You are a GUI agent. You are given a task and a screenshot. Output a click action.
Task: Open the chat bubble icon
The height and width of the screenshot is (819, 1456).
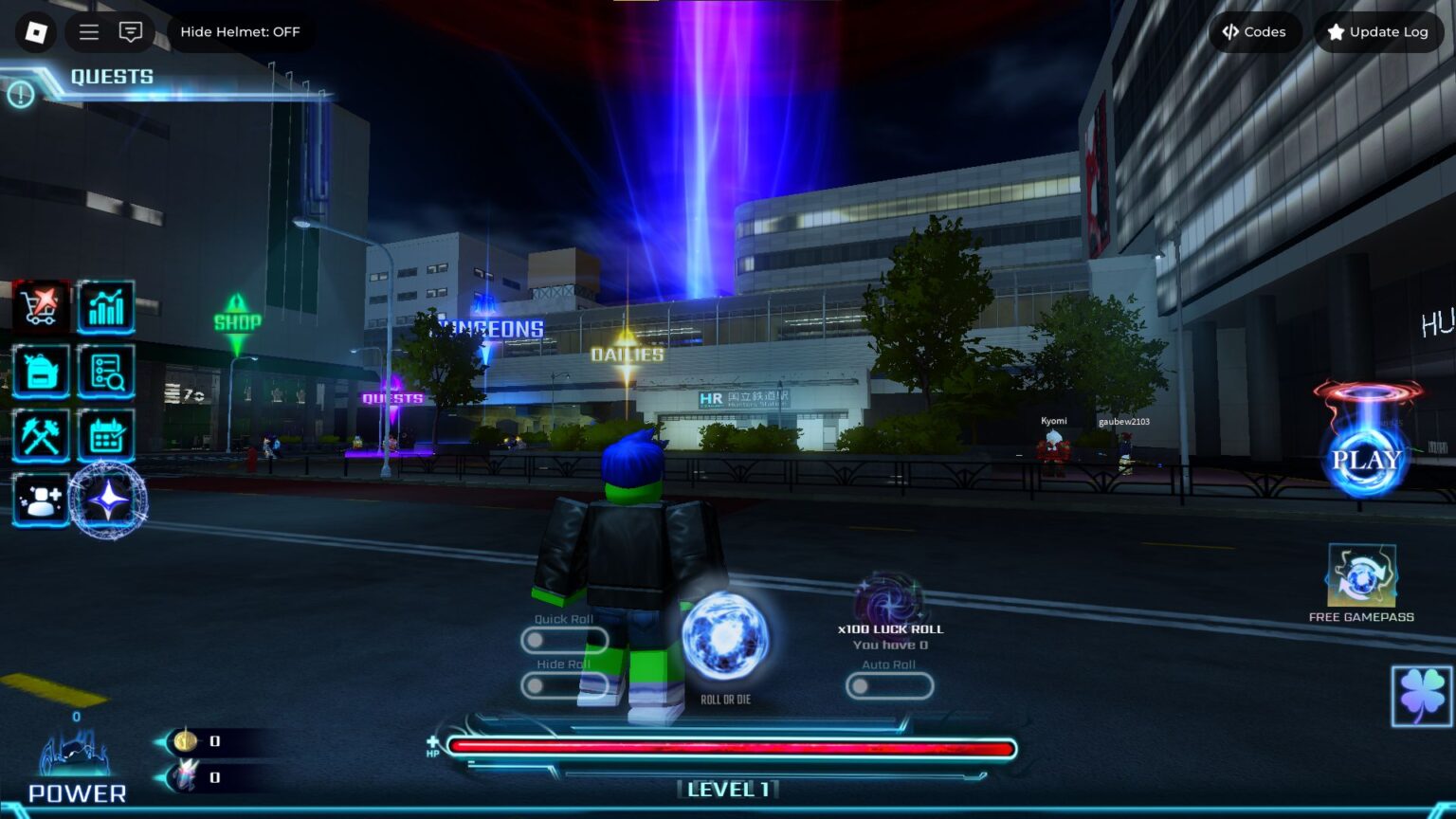coord(132,31)
